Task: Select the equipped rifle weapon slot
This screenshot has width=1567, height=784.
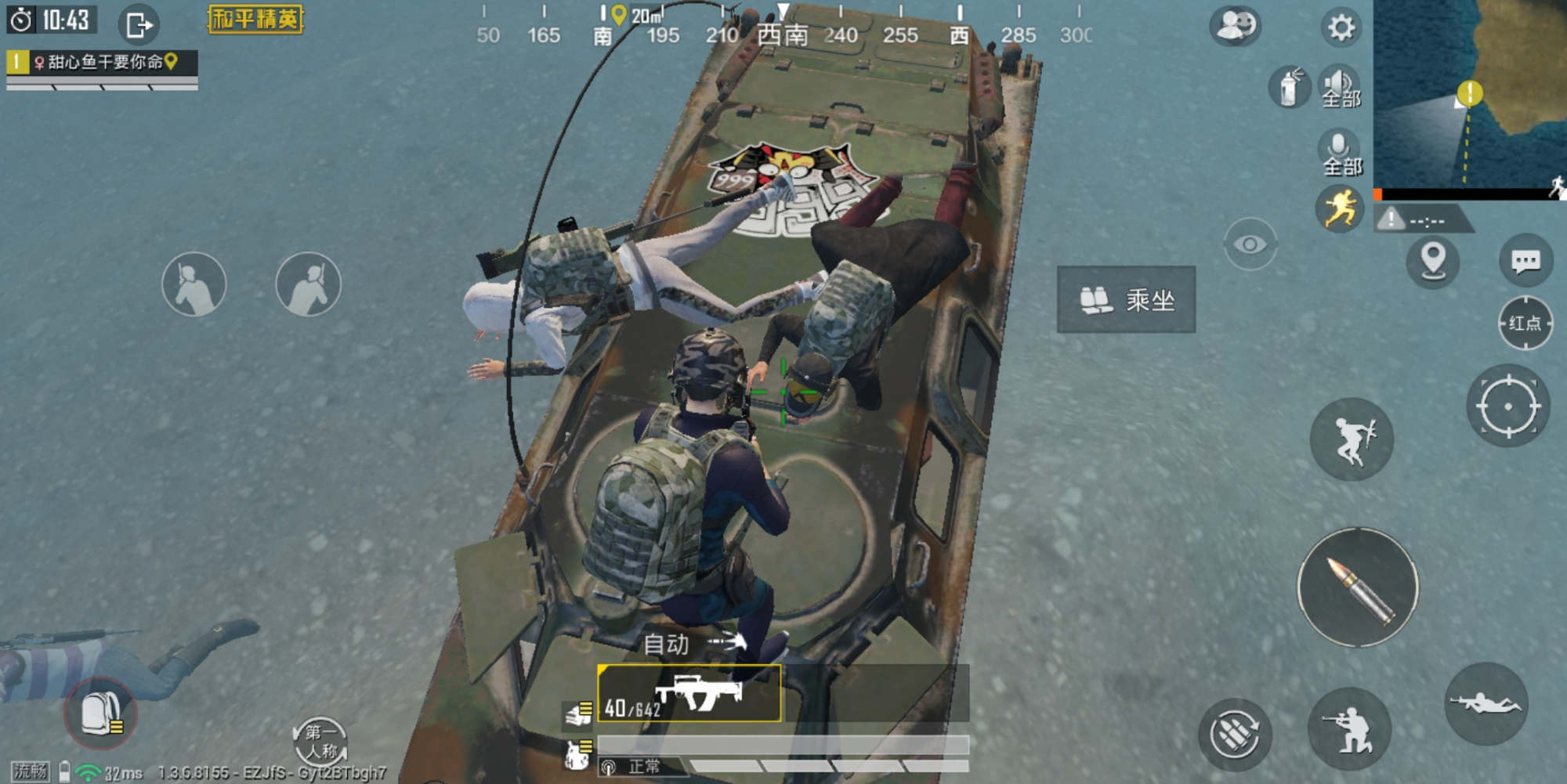Action: tap(689, 694)
